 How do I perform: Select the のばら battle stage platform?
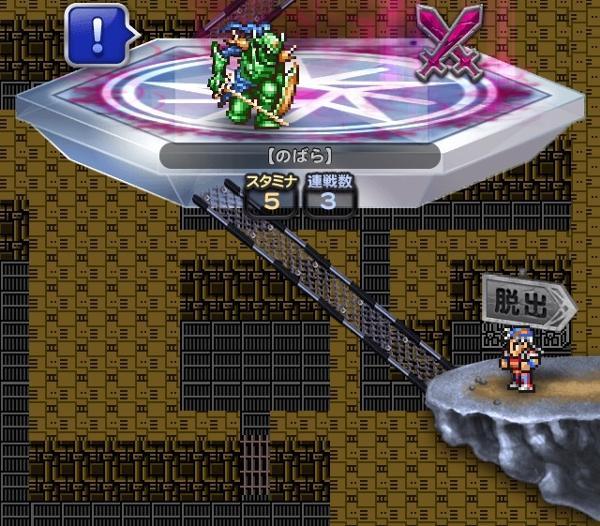300,110
